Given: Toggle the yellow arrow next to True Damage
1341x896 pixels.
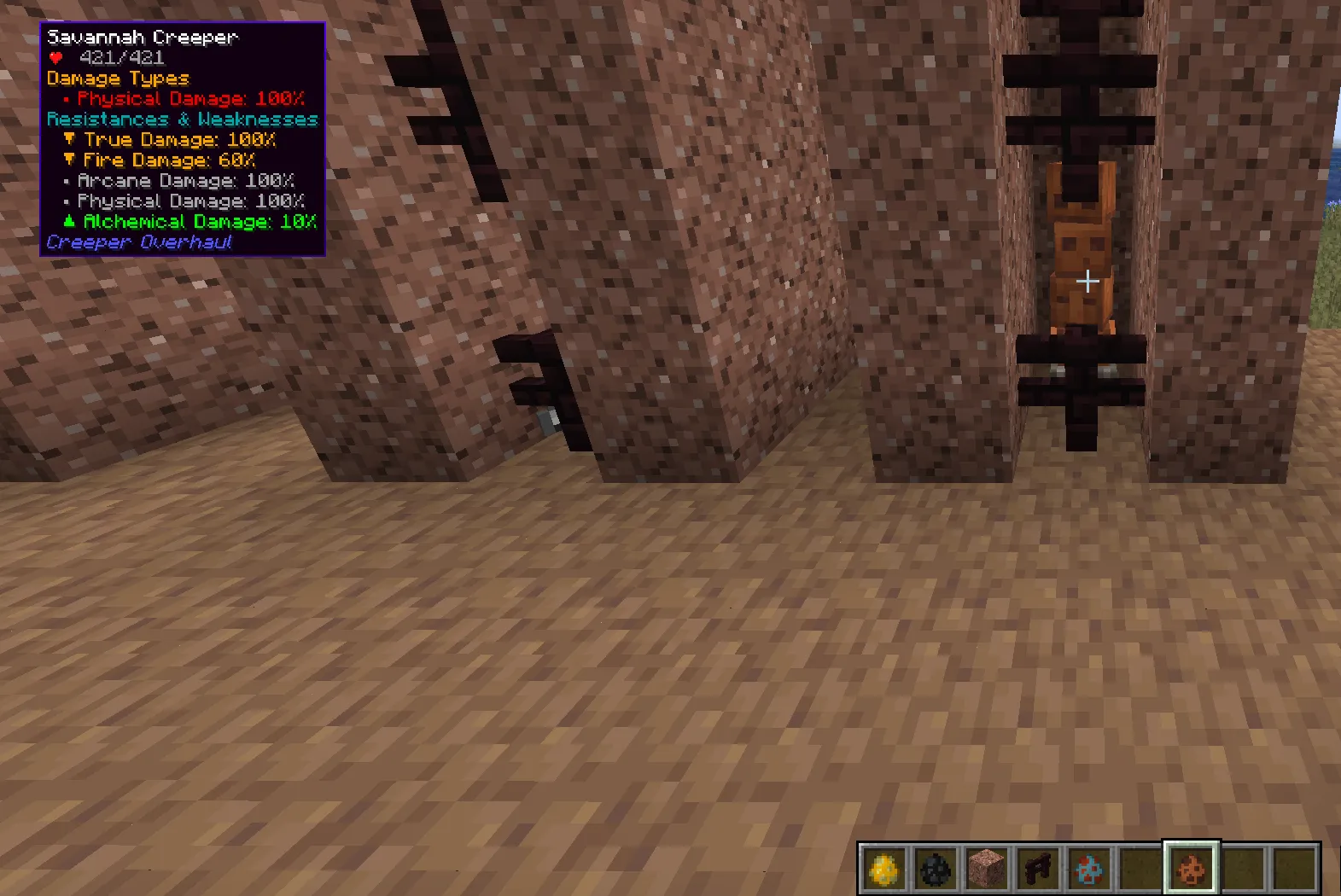Looking at the screenshot, I should click(x=68, y=139).
